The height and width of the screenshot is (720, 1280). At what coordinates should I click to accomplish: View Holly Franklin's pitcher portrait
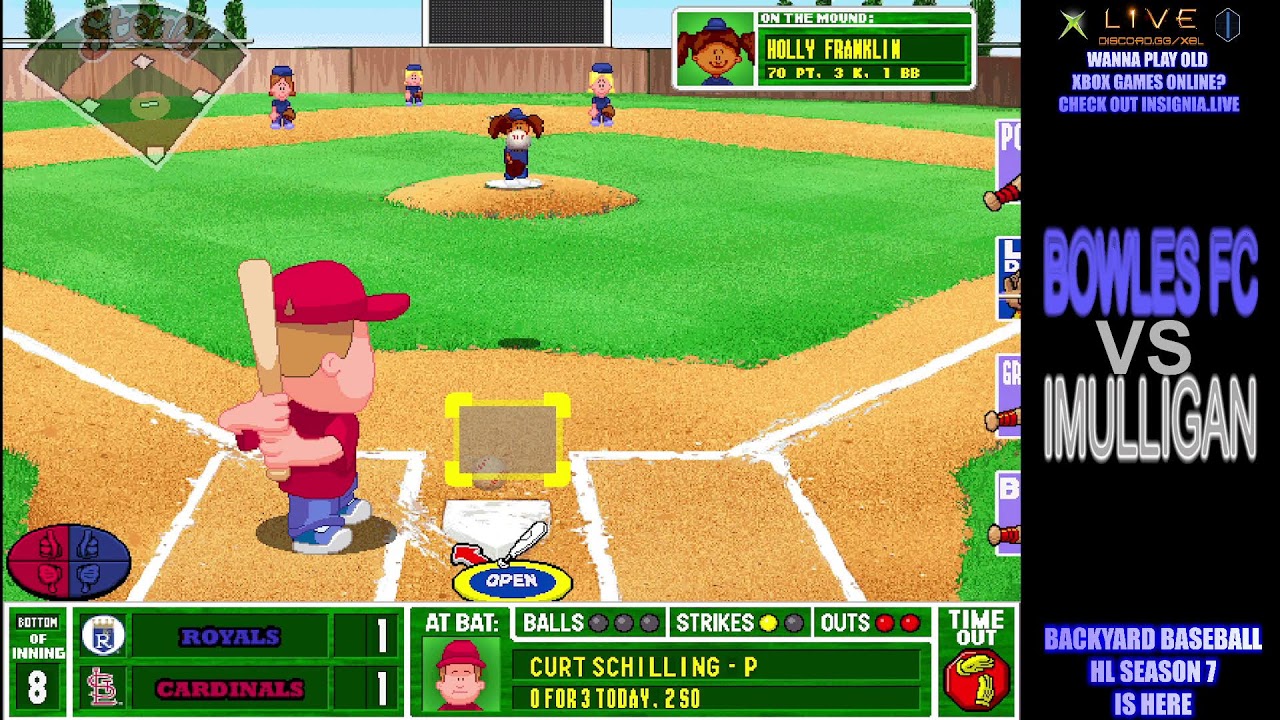point(715,50)
